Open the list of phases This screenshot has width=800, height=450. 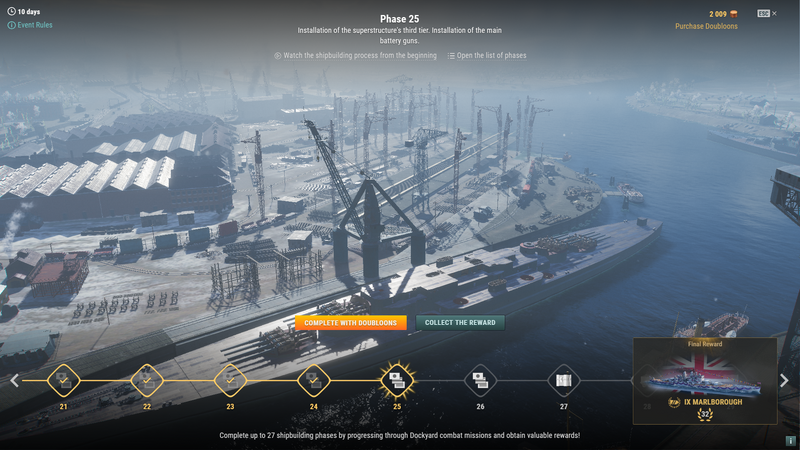(x=491, y=56)
